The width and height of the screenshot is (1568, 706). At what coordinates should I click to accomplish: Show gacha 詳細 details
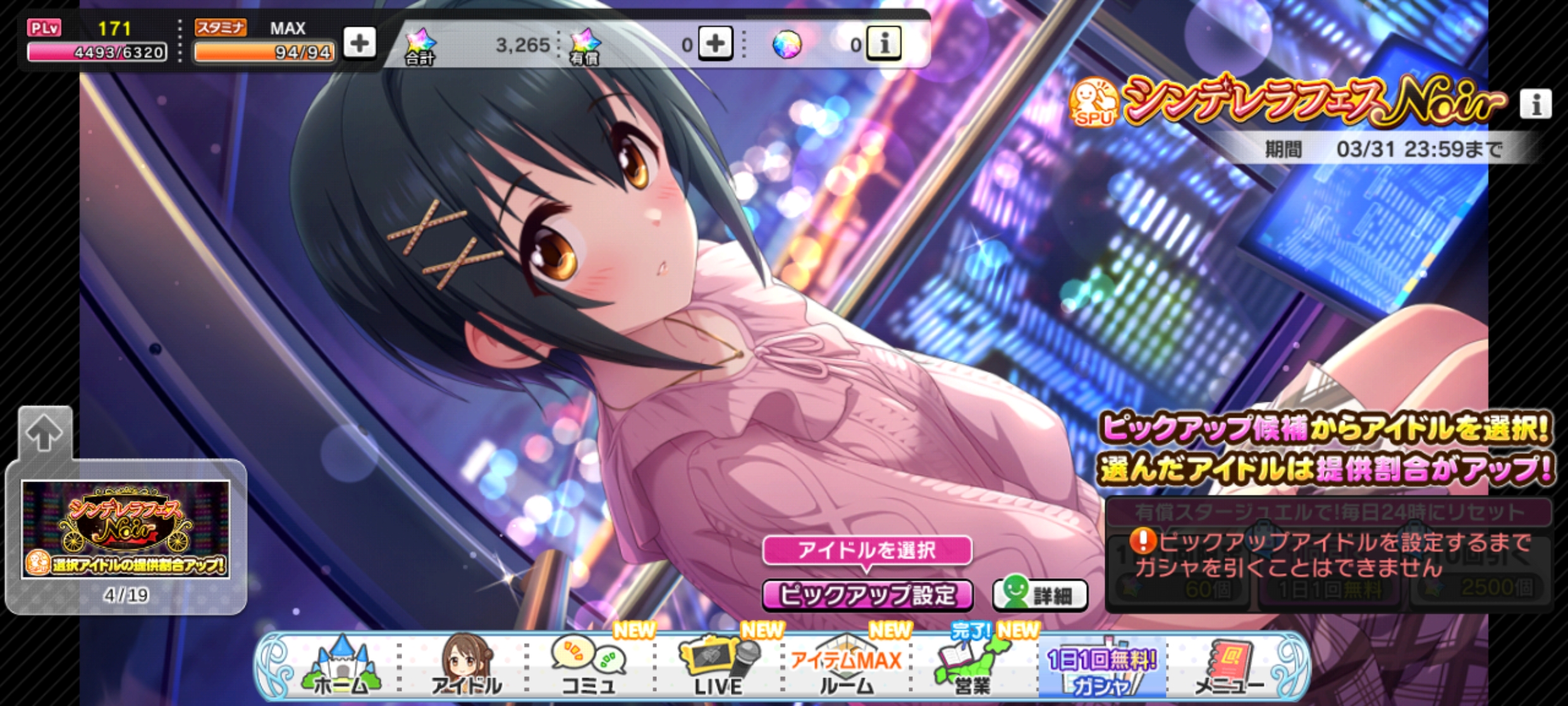click(x=1040, y=595)
